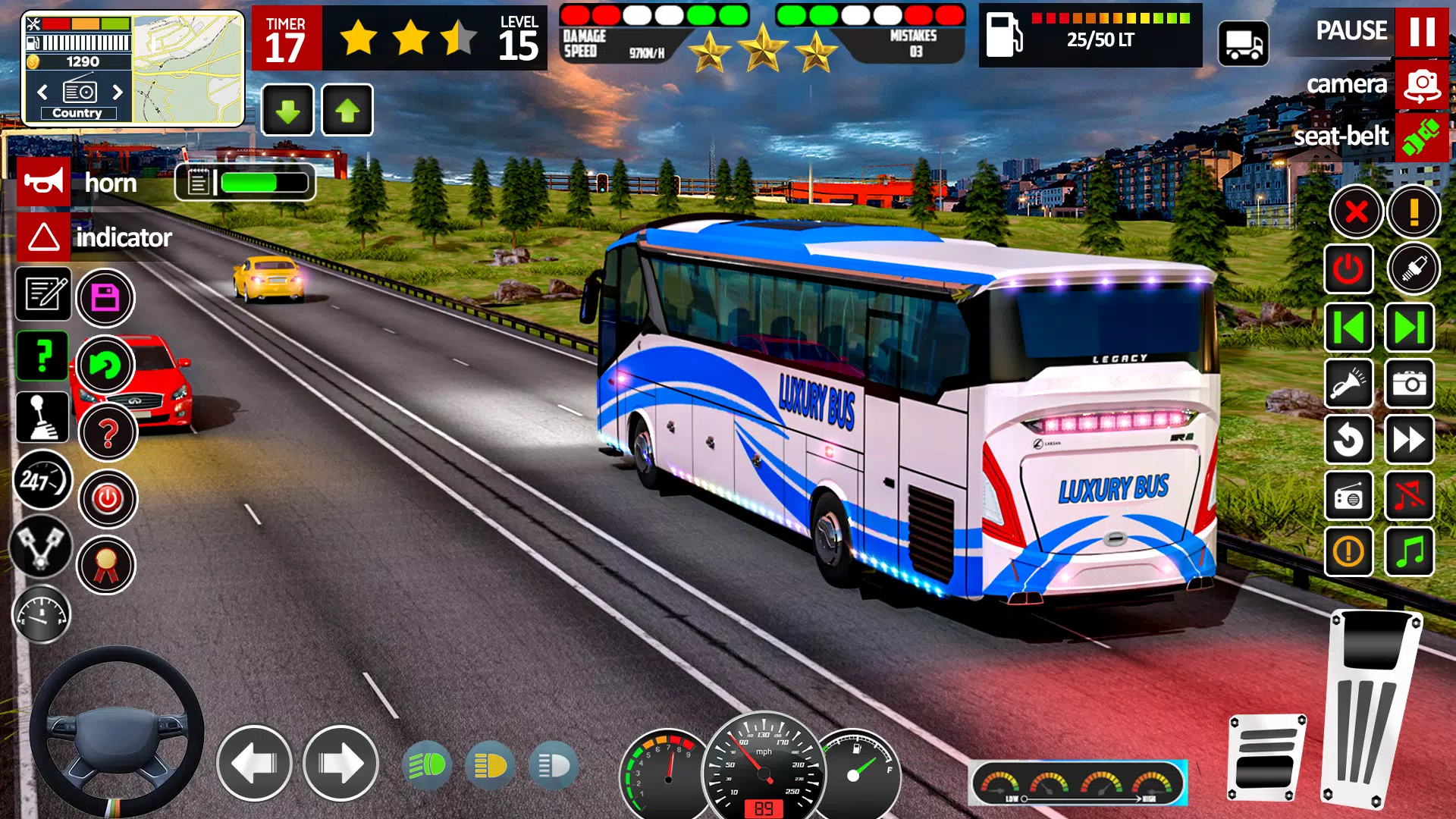This screenshot has height=819, width=1456.
Task: Select the gear shift lever icon
Action: (43, 417)
